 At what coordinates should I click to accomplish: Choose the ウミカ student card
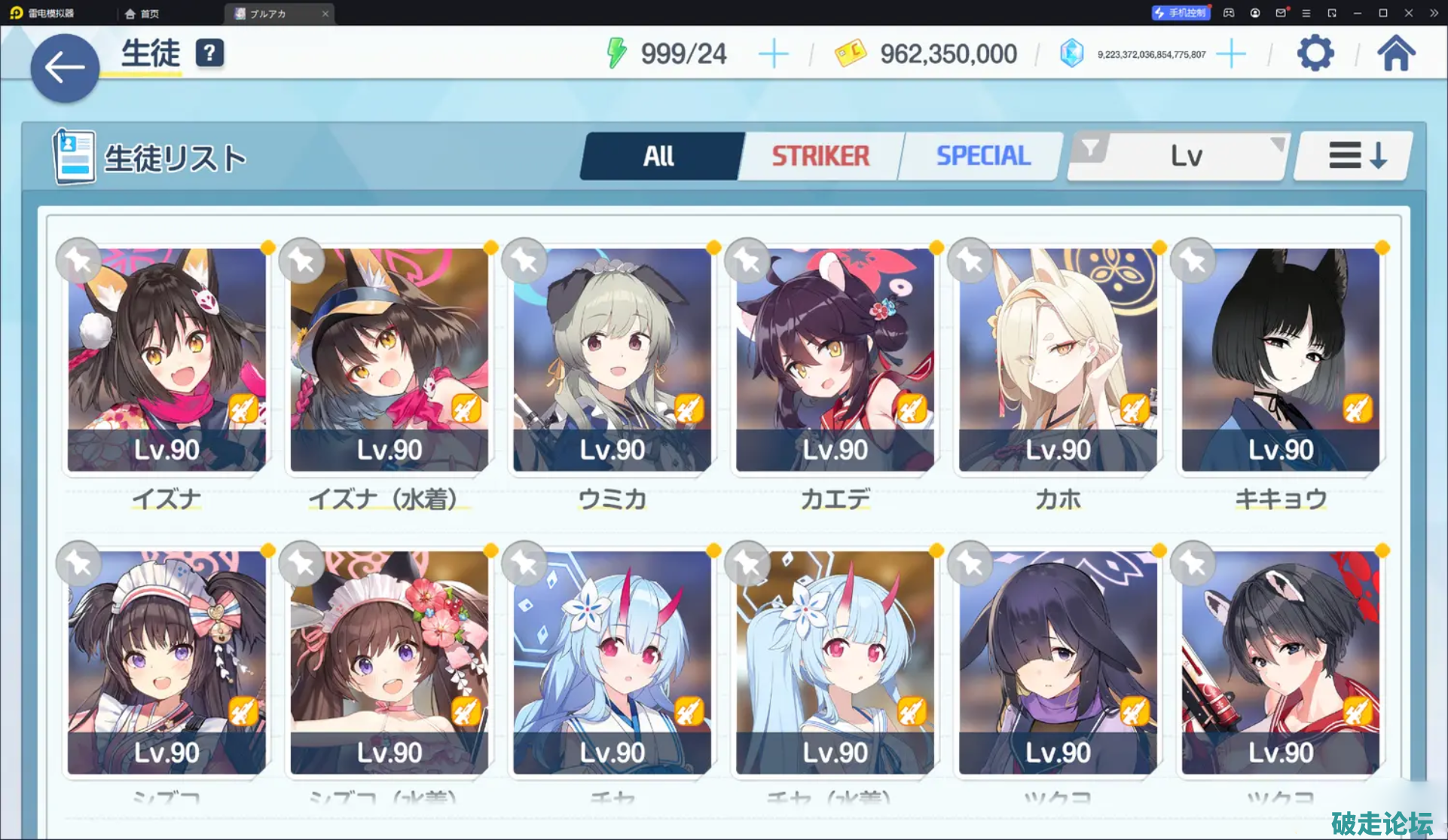[612, 360]
